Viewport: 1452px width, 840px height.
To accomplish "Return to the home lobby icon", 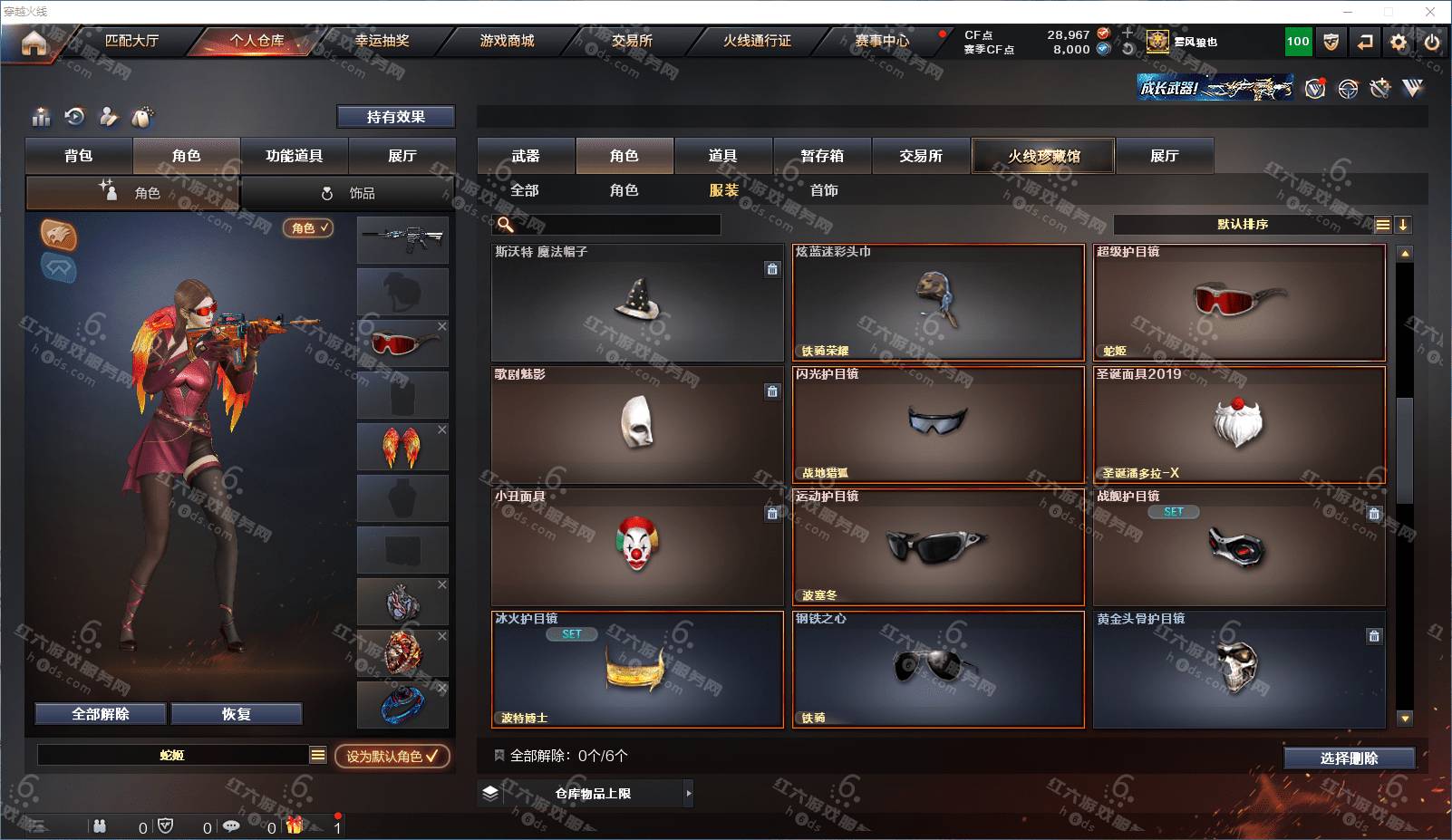I will [x=34, y=43].
